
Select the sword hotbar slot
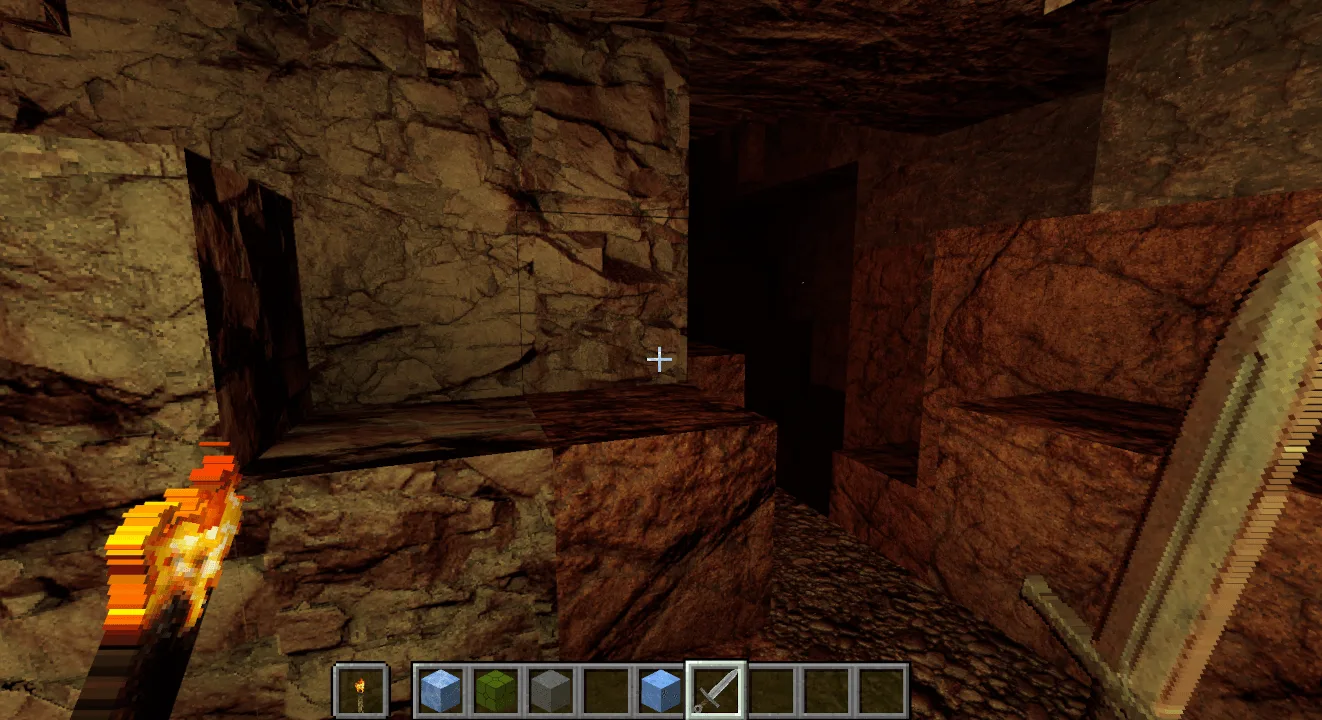click(716, 690)
